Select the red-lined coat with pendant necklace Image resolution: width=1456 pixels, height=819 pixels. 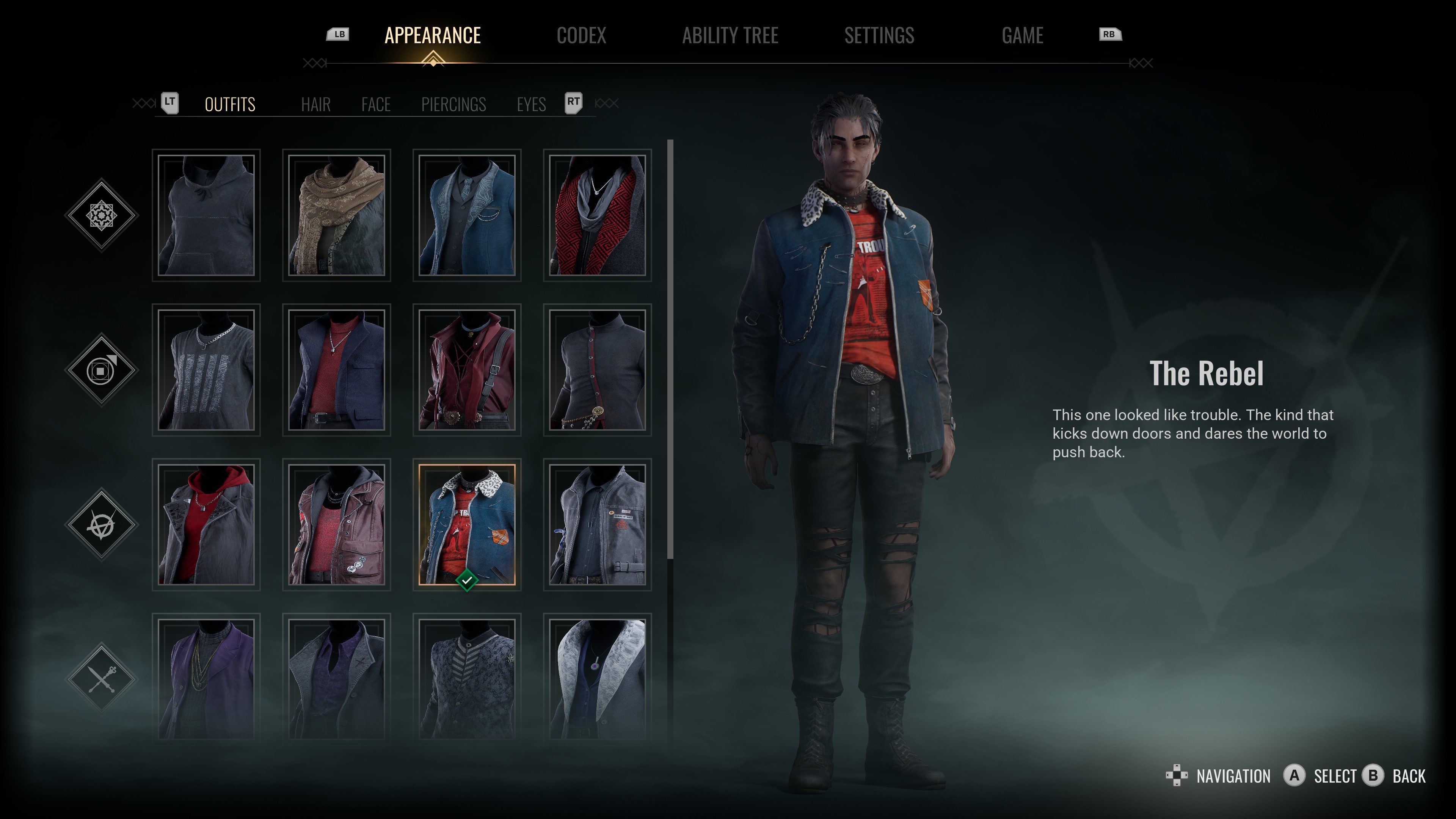[598, 215]
